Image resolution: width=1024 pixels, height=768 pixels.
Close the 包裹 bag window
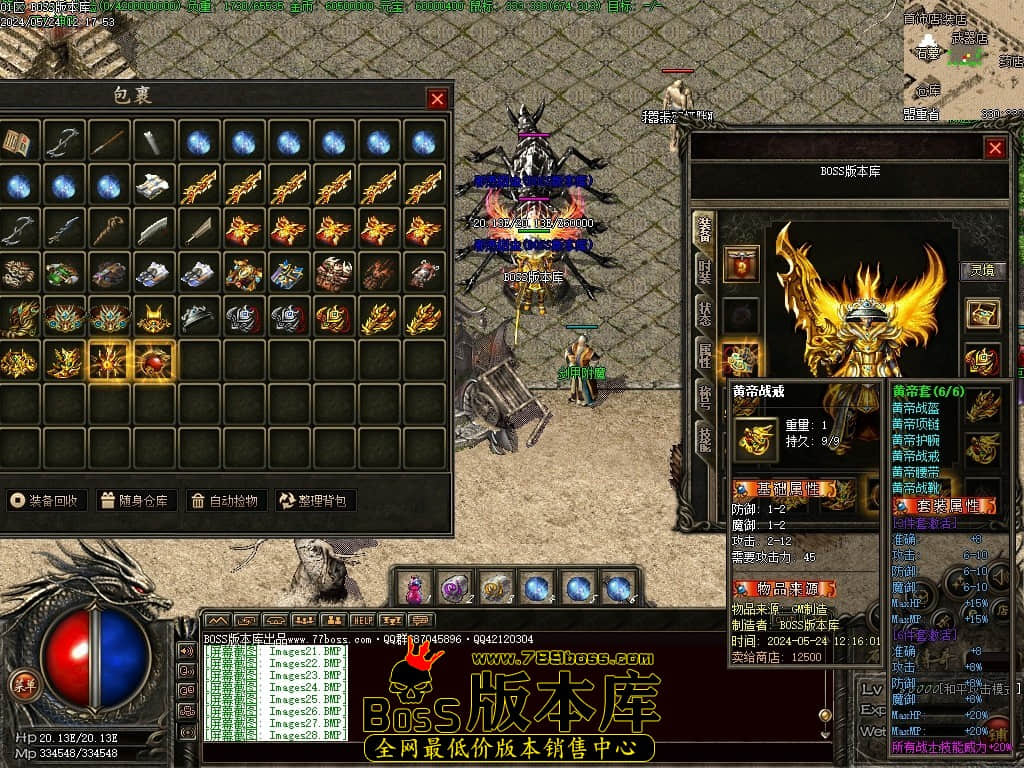[x=437, y=98]
